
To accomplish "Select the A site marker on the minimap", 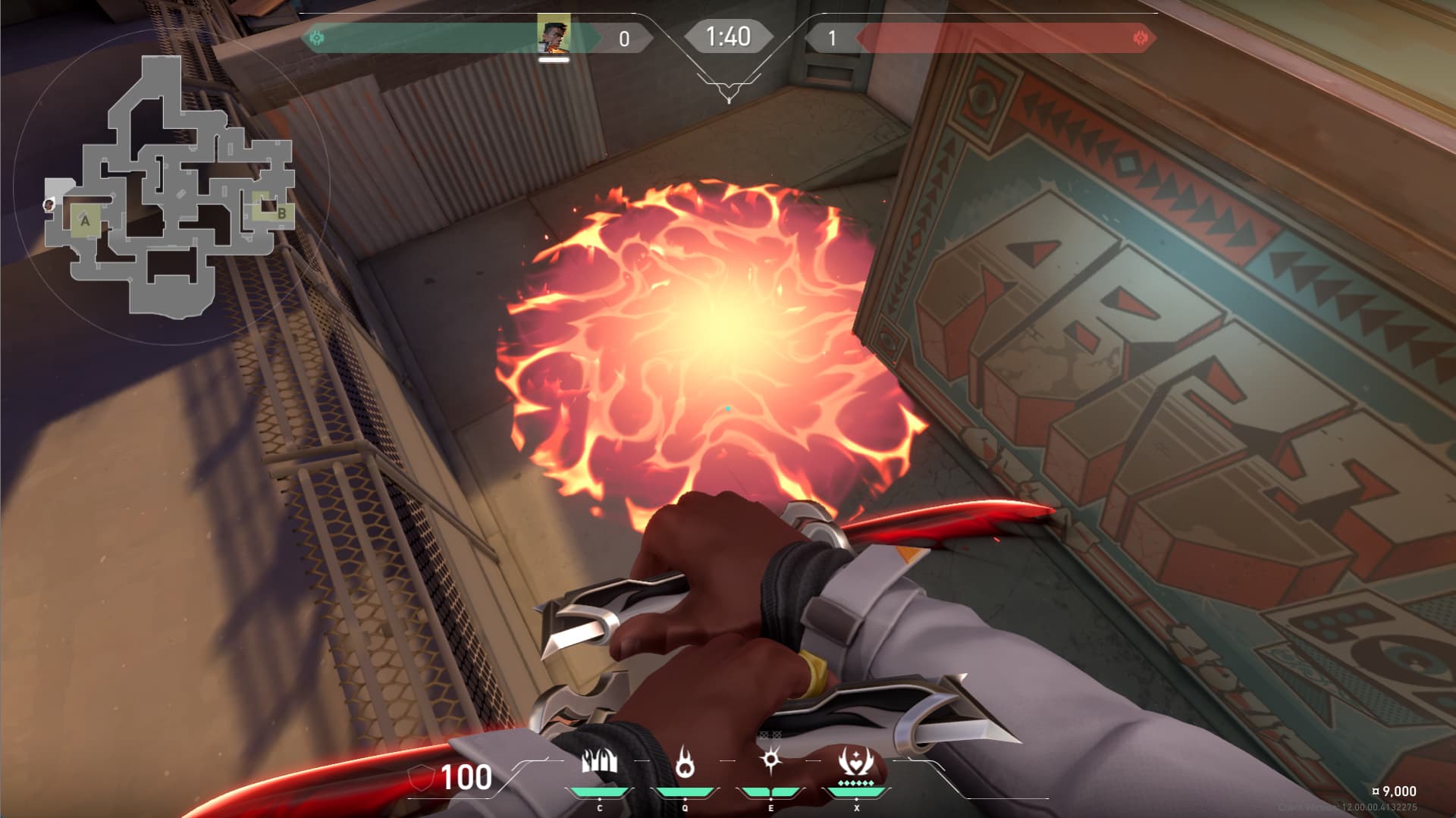I will click(85, 221).
